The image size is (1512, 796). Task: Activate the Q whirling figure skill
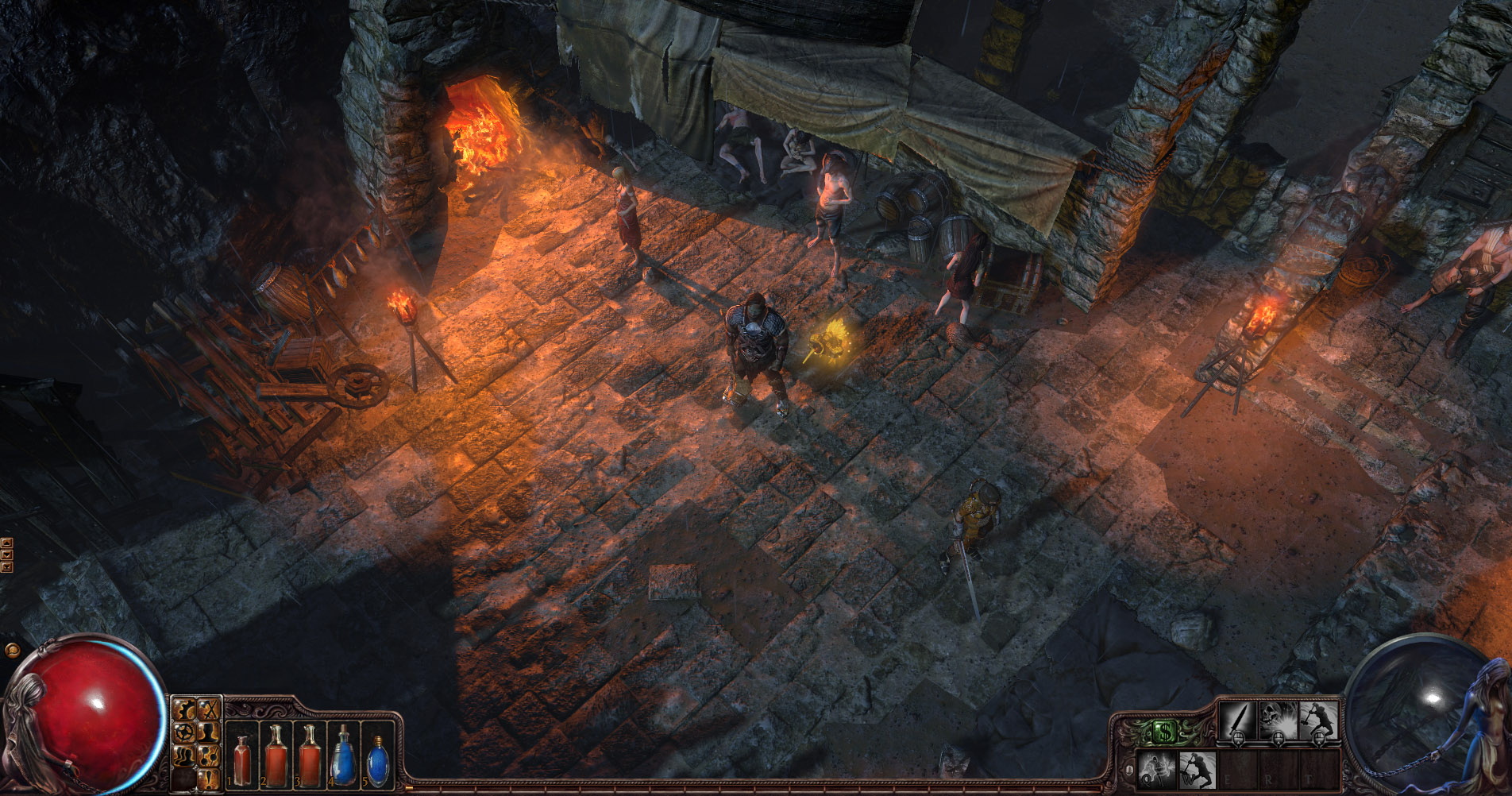1156,769
